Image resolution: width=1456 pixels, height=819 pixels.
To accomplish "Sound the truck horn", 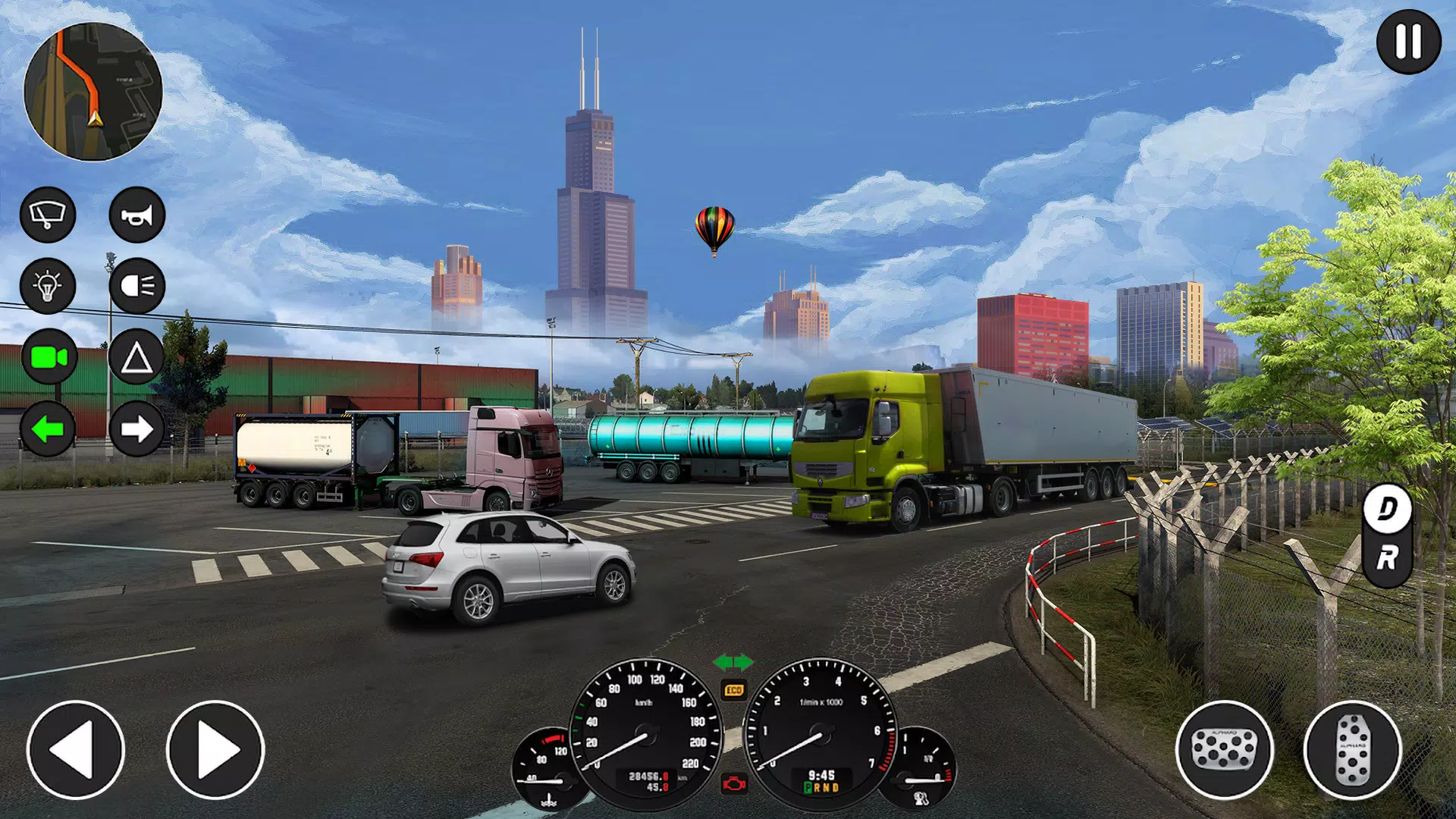I will click(x=137, y=215).
